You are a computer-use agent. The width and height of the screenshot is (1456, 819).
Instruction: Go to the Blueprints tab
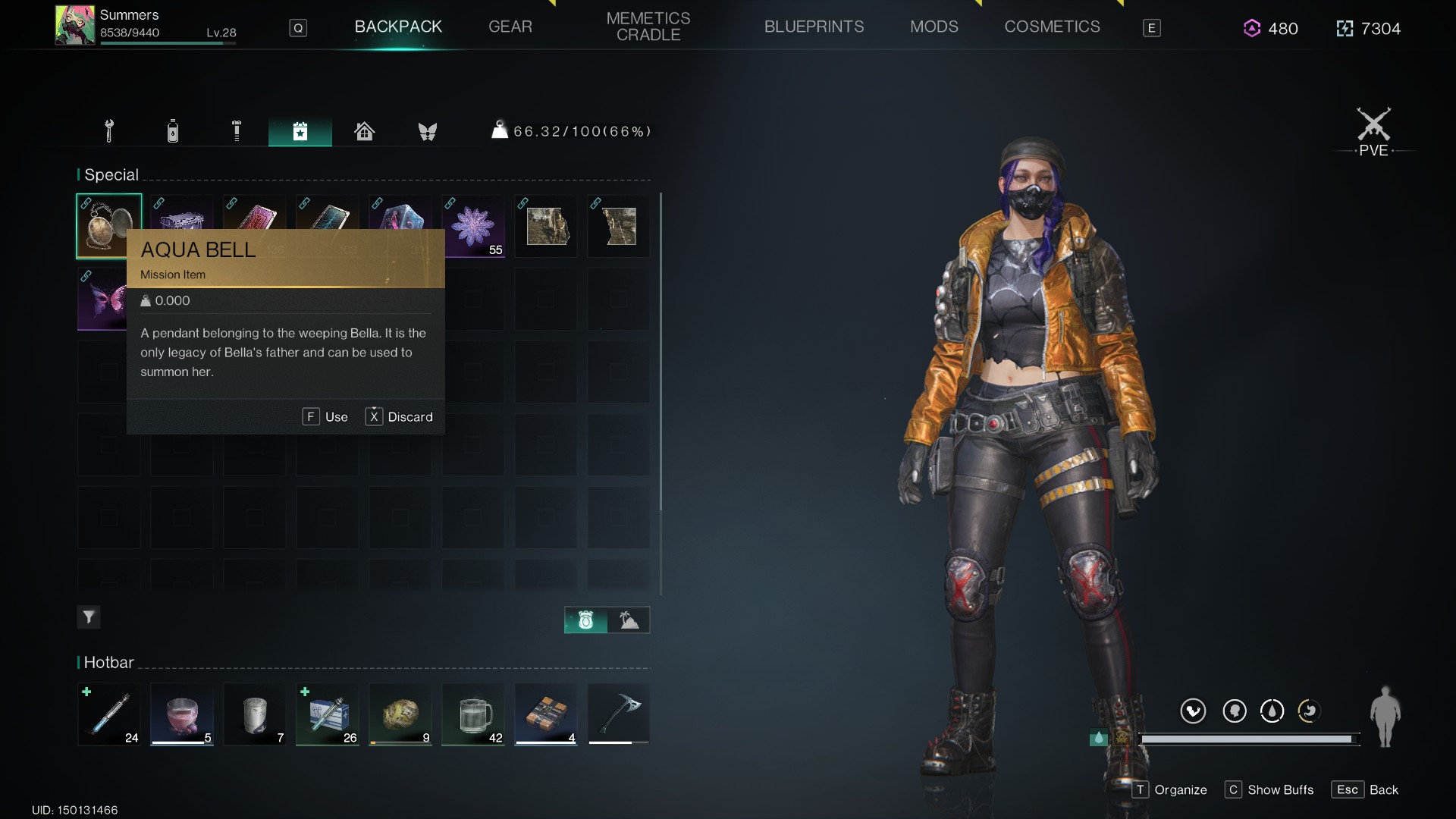(814, 27)
